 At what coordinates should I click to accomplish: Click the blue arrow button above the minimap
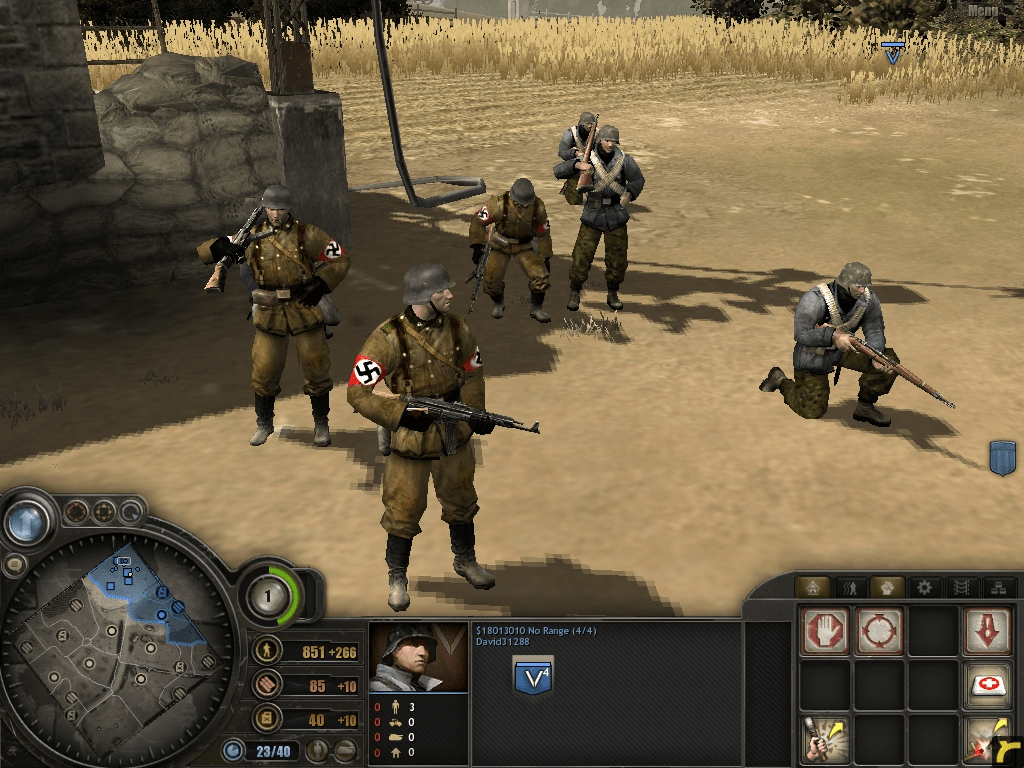coord(28,521)
